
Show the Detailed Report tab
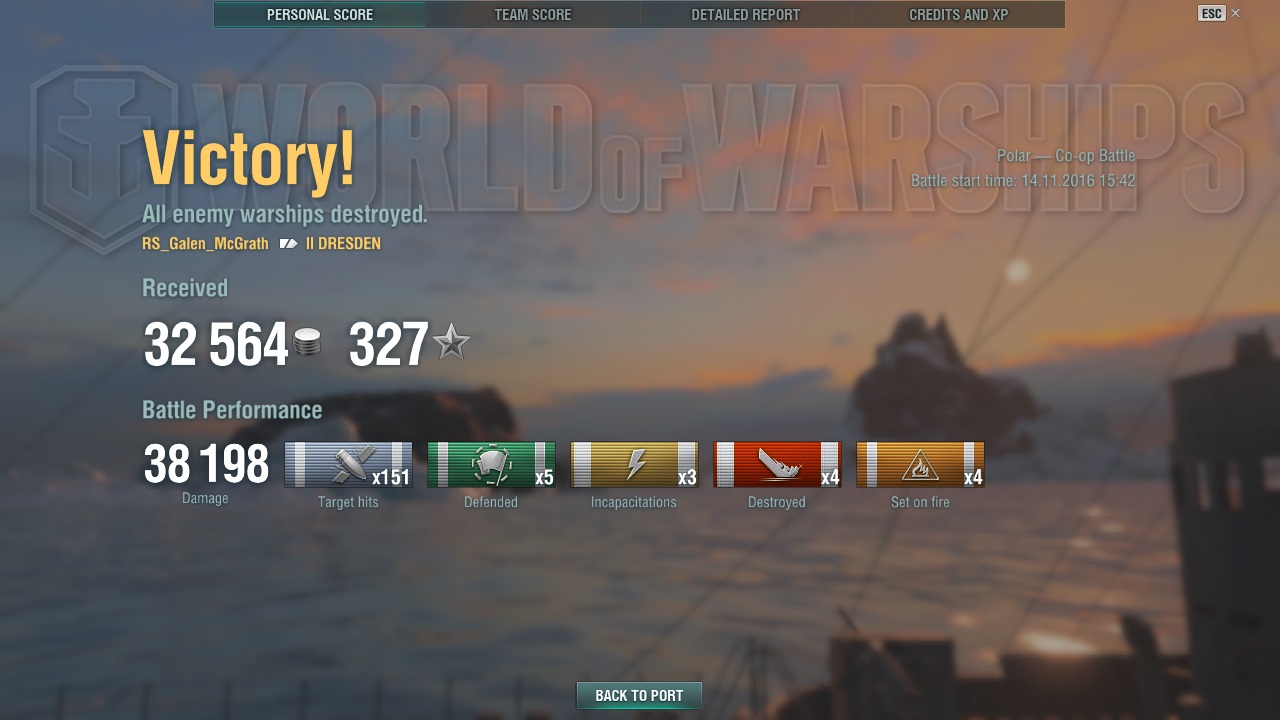[x=746, y=15]
